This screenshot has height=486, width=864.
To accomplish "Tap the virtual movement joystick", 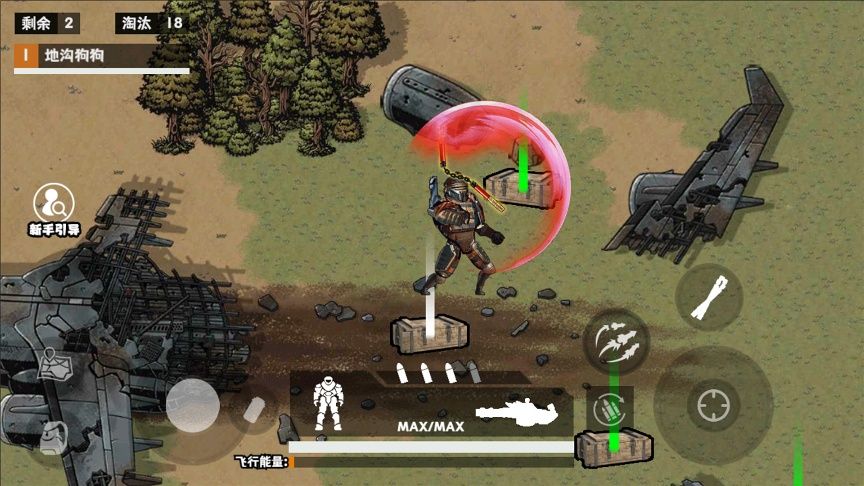I will [x=192, y=406].
